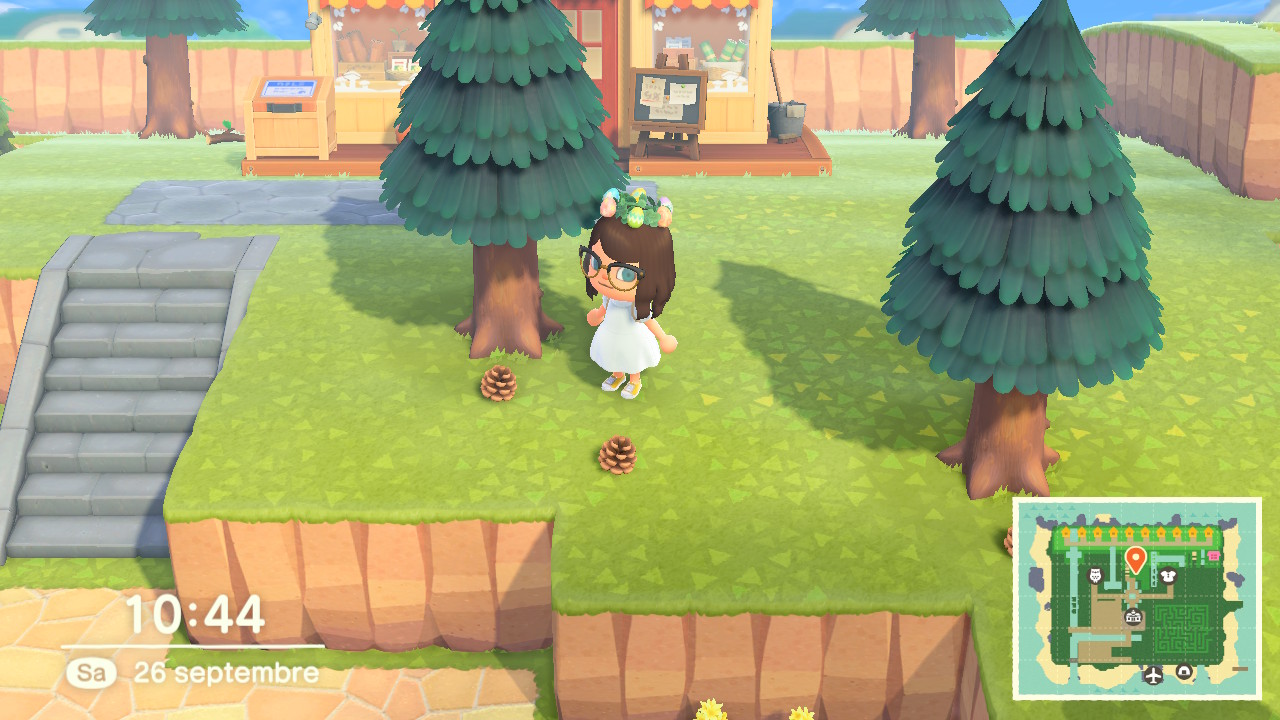This screenshot has height=720, width=1280.
Task: Select the tailor shirt icon on minimap
Action: (1167, 575)
